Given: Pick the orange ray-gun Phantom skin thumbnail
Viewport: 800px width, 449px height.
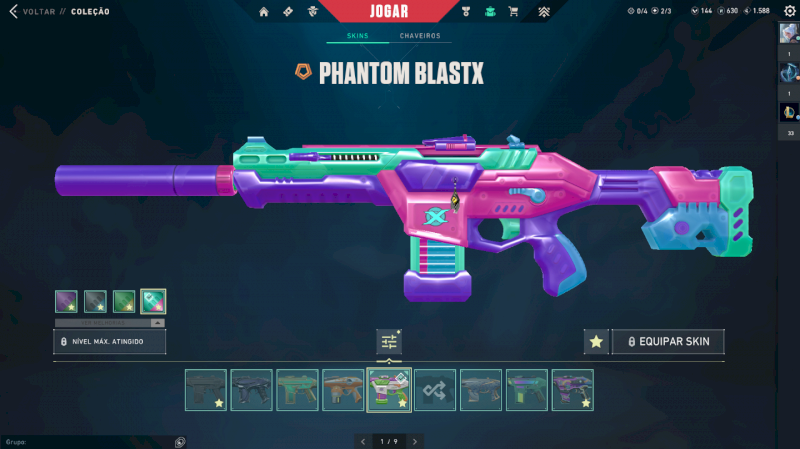Looking at the screenshot, I should click(x=343, y=390).
